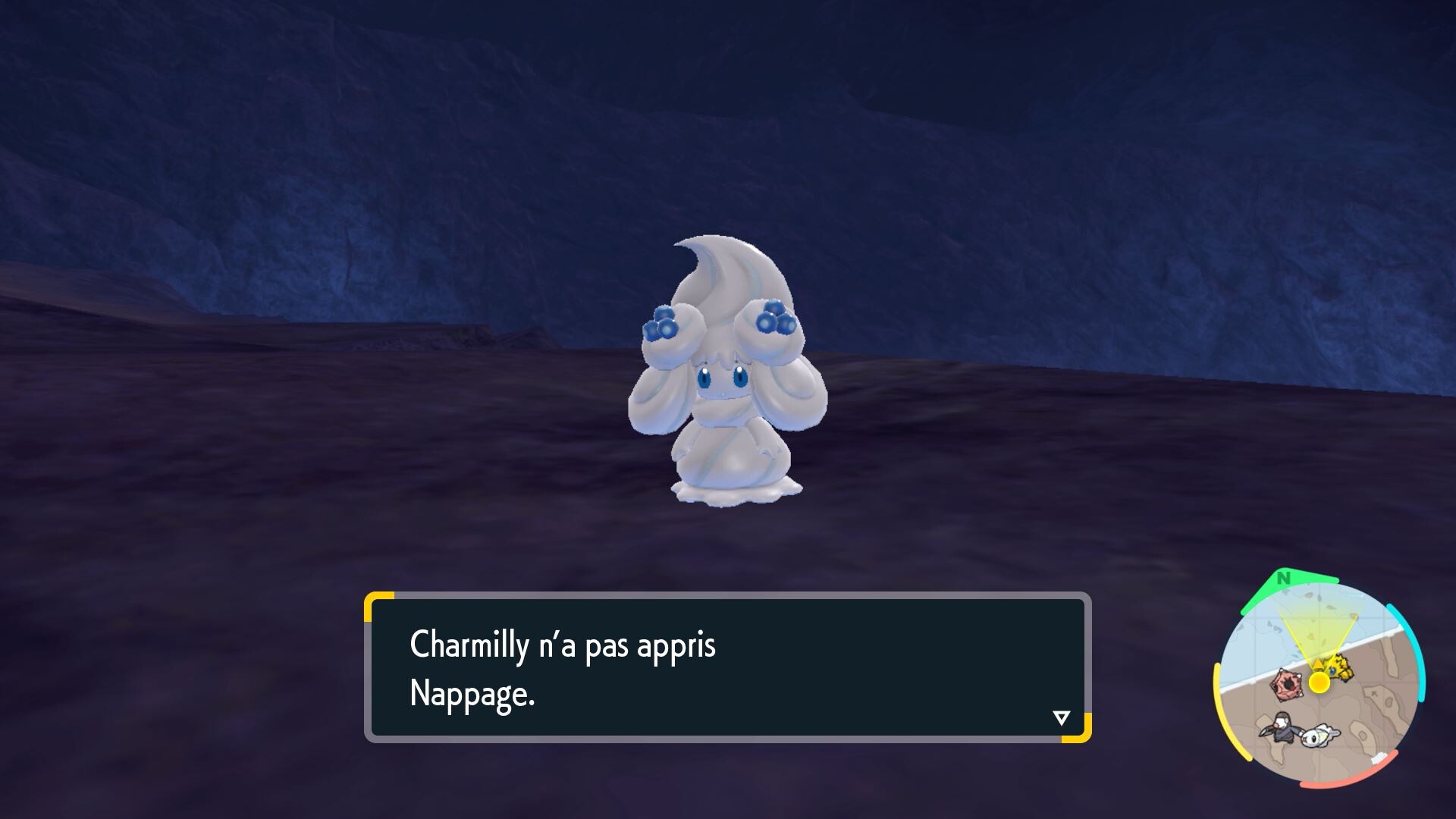1456x819 pixels.
Task: Select the yellow direction triangle above the player marker
Action: [x=1317, y=663]
